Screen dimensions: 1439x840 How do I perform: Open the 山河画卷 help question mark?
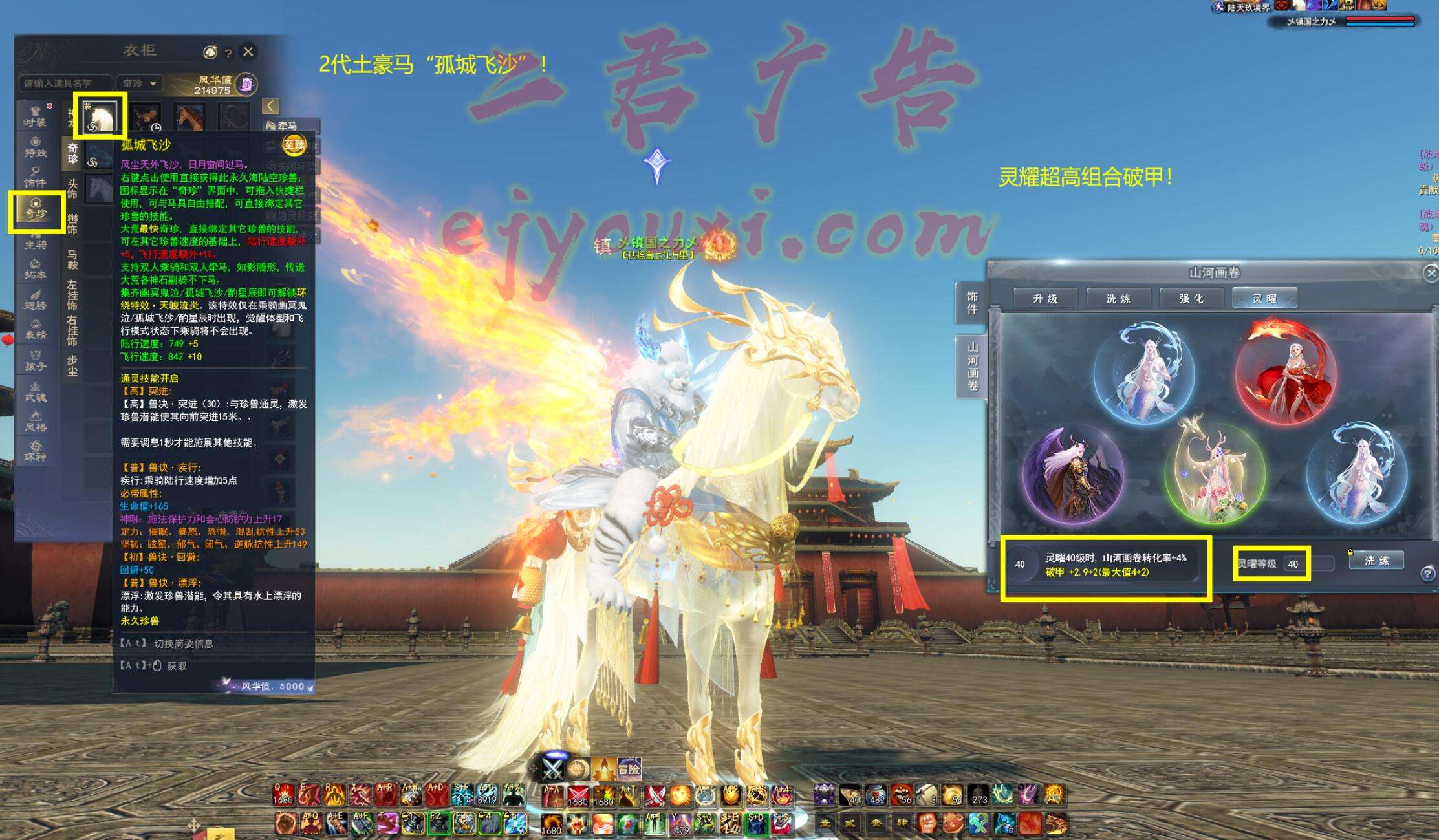coord(1427,574)
